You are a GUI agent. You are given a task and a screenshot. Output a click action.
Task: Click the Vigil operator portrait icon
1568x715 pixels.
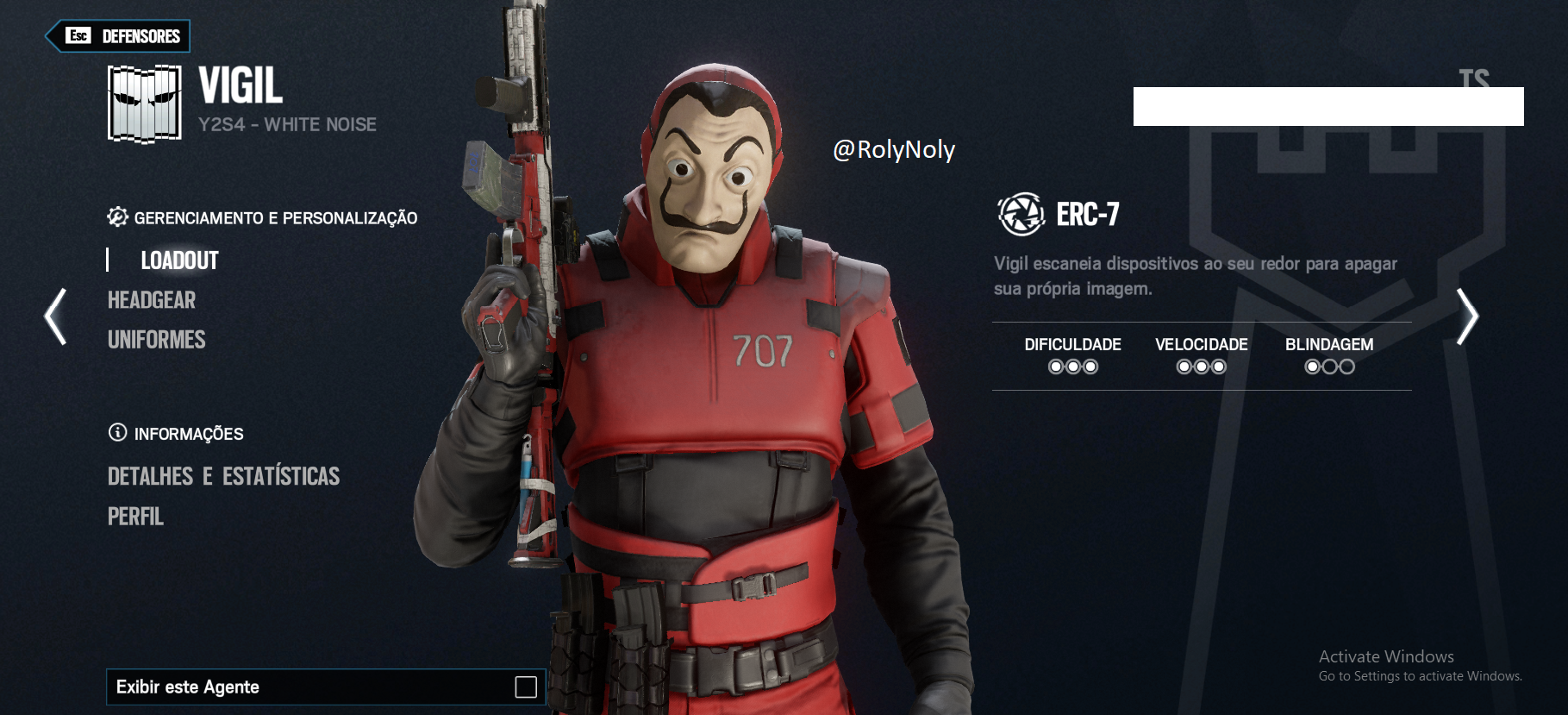pos(144,103)
